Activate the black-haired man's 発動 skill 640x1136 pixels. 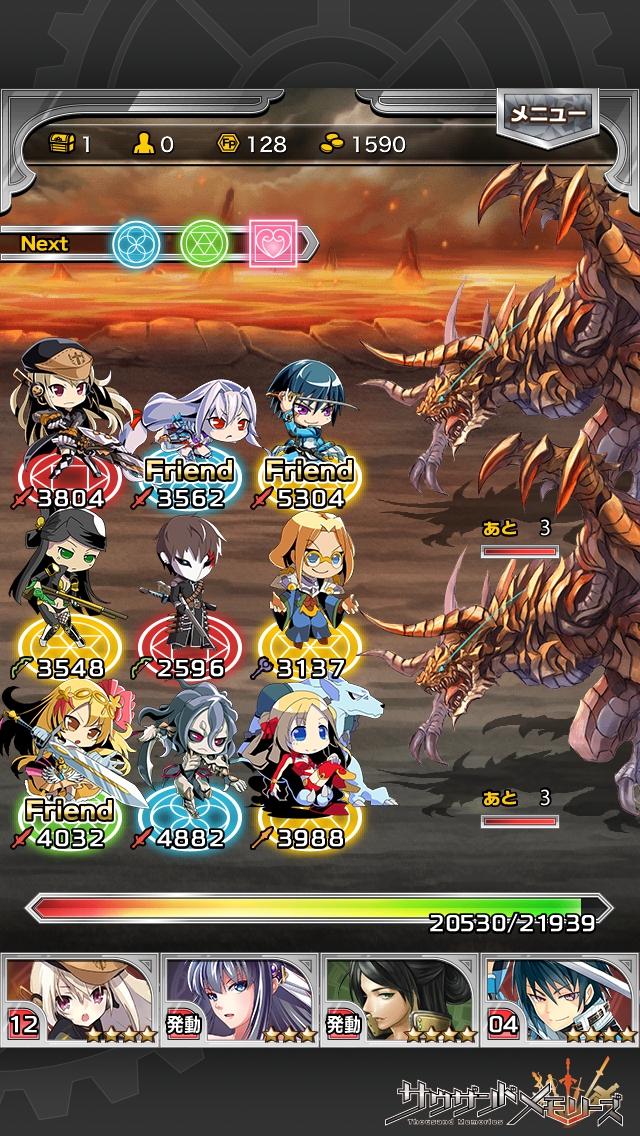(x=400, y=998)
